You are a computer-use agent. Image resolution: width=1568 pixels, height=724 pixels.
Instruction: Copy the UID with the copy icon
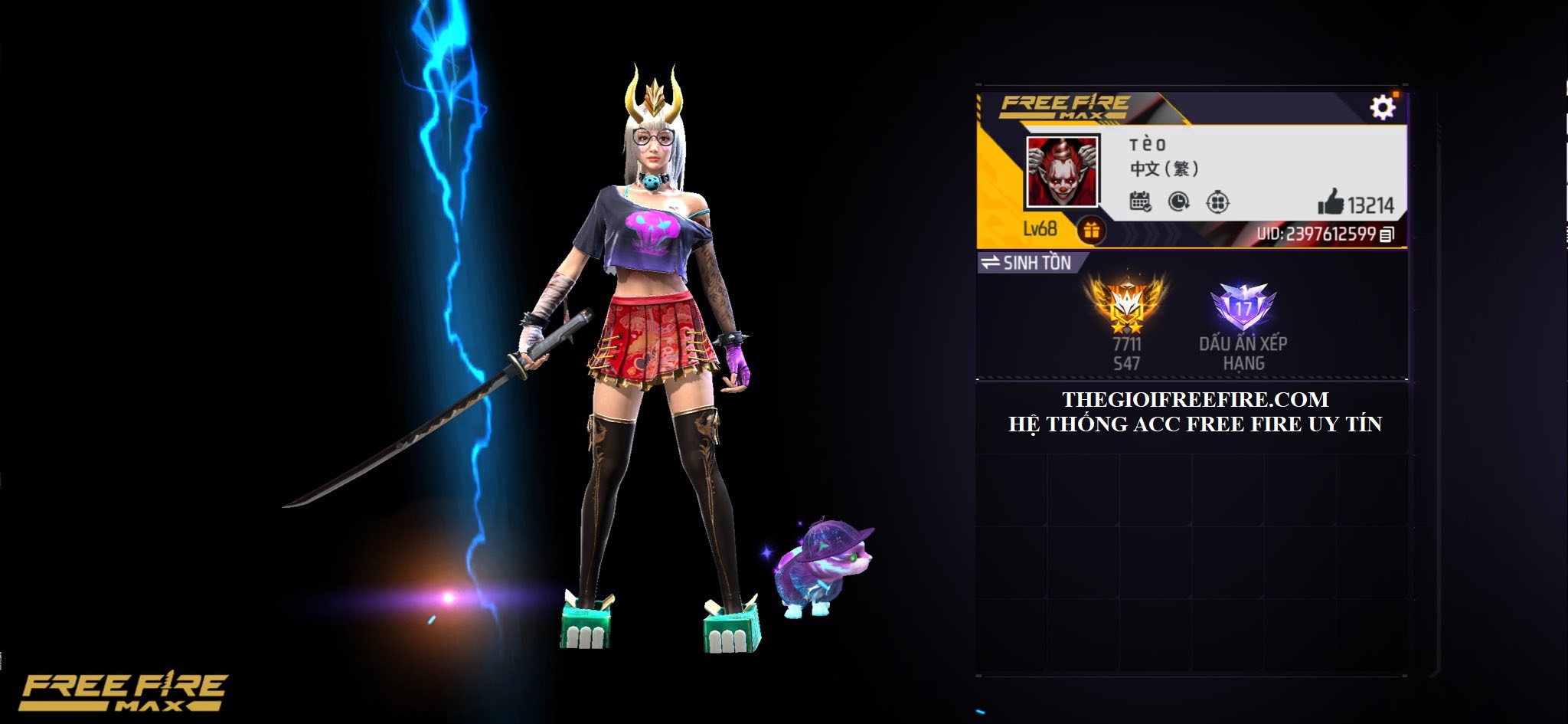pyautogui.click(x=1387, y=234)
